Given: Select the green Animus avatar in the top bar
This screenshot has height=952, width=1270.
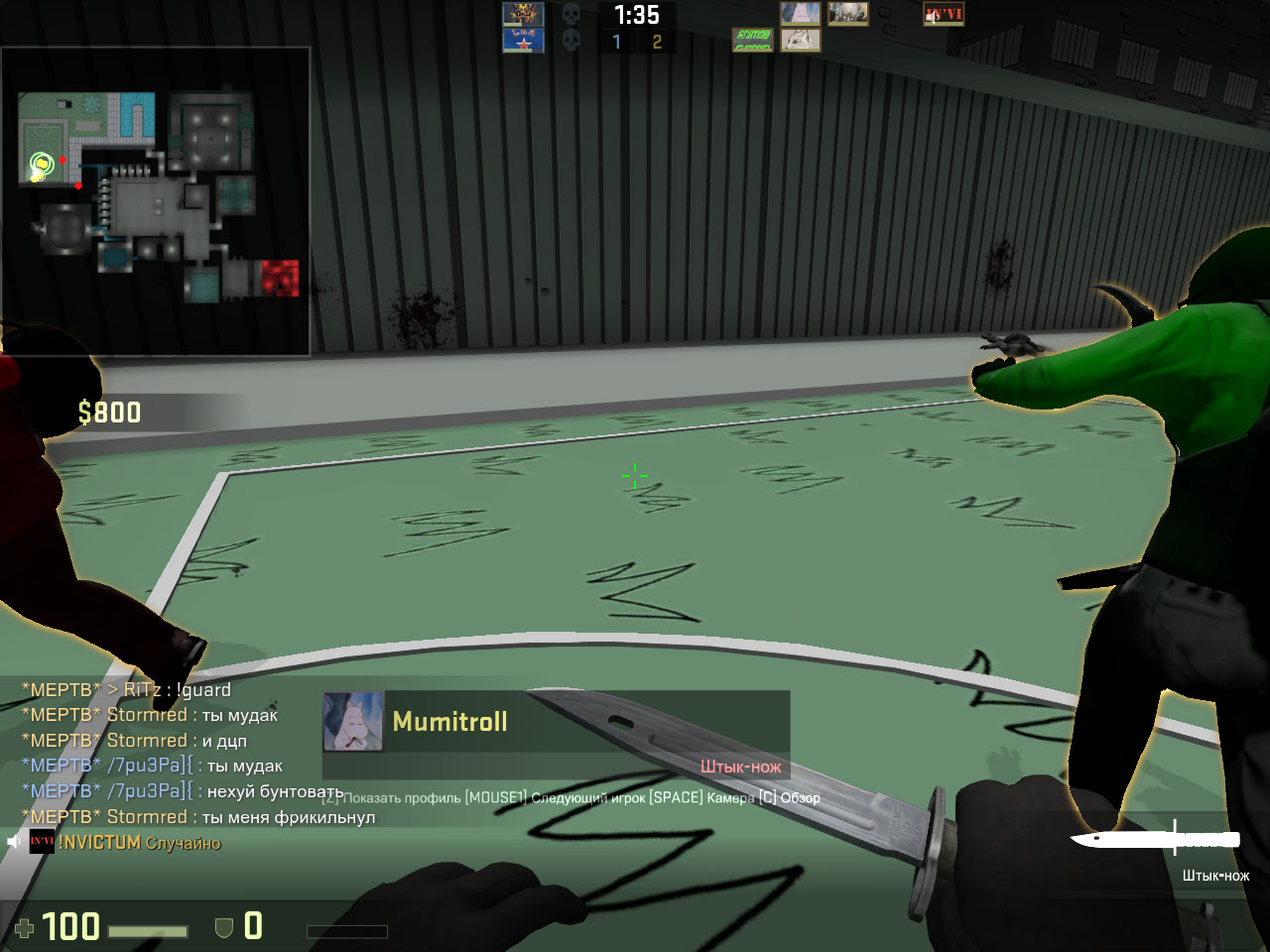Looking at the screenshot, I should 753,40.
